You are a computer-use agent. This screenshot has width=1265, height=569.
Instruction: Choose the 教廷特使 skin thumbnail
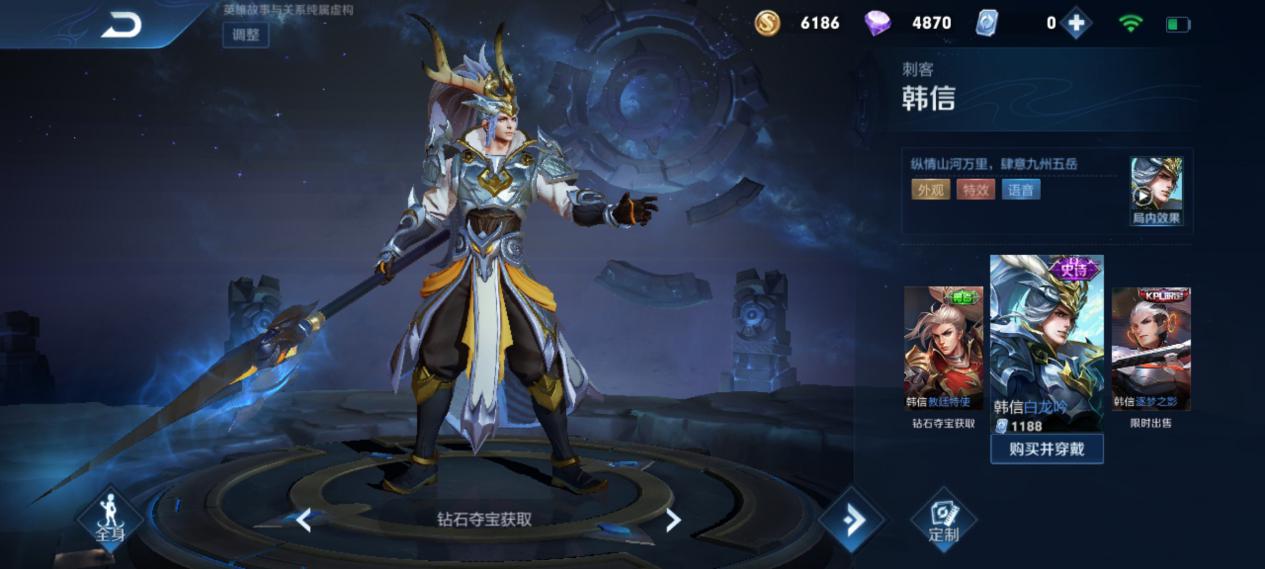943,348
